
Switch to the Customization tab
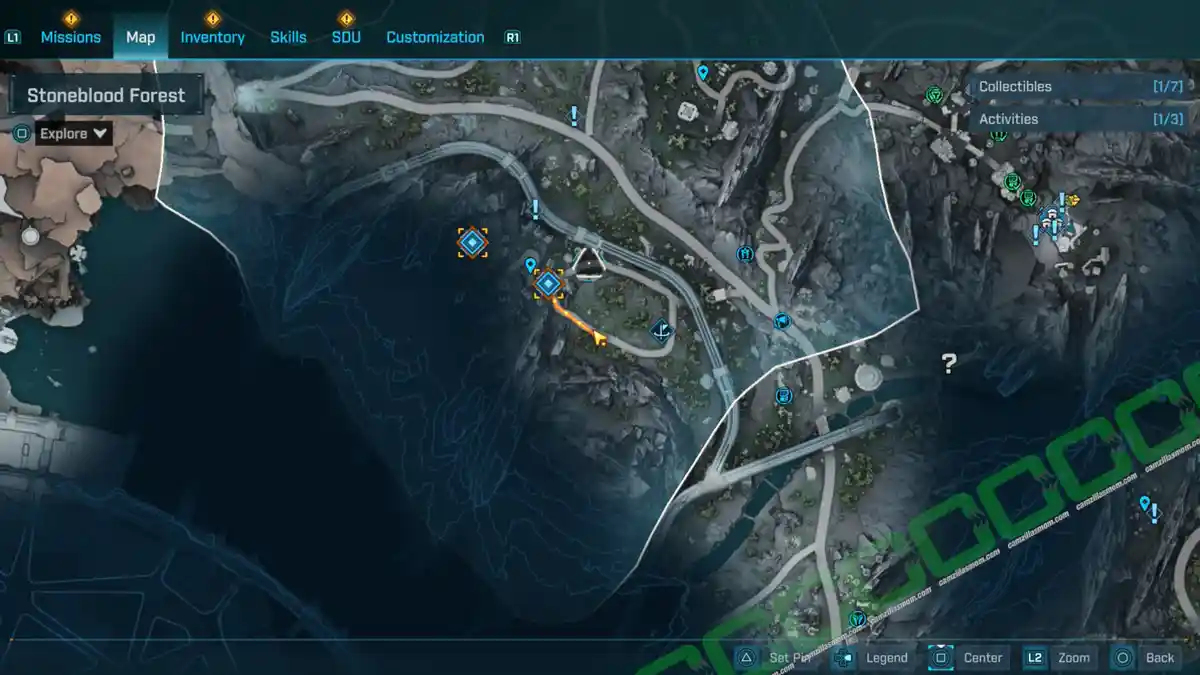[x=435, y=37]
